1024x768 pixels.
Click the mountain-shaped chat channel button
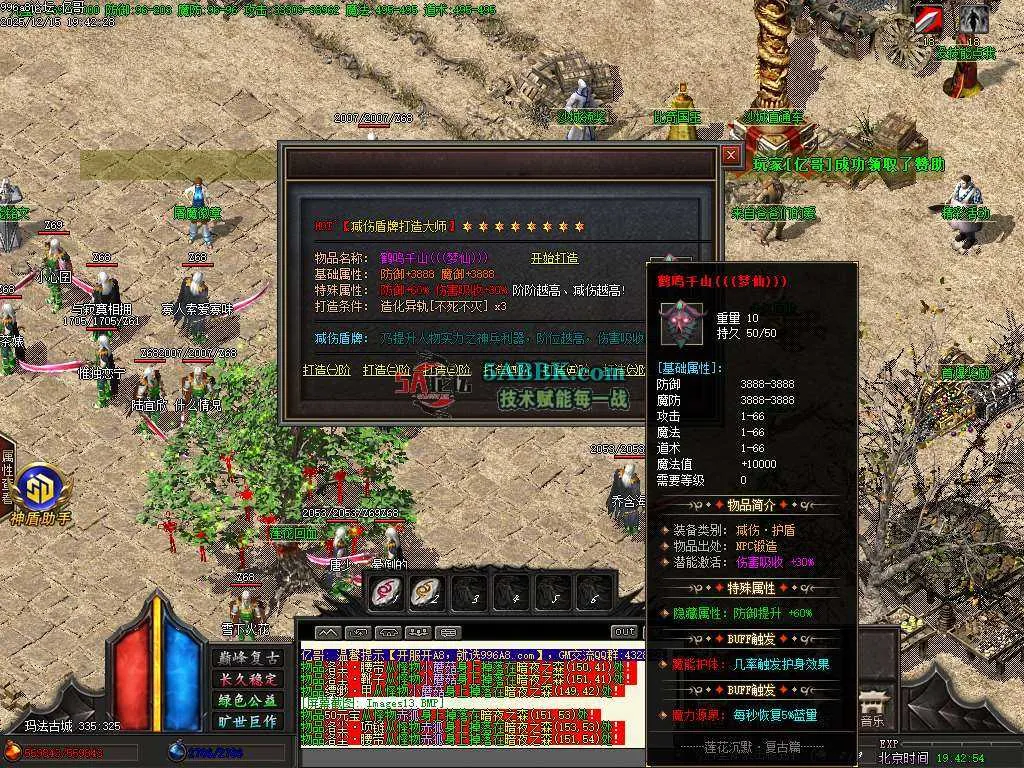[328, 632]
